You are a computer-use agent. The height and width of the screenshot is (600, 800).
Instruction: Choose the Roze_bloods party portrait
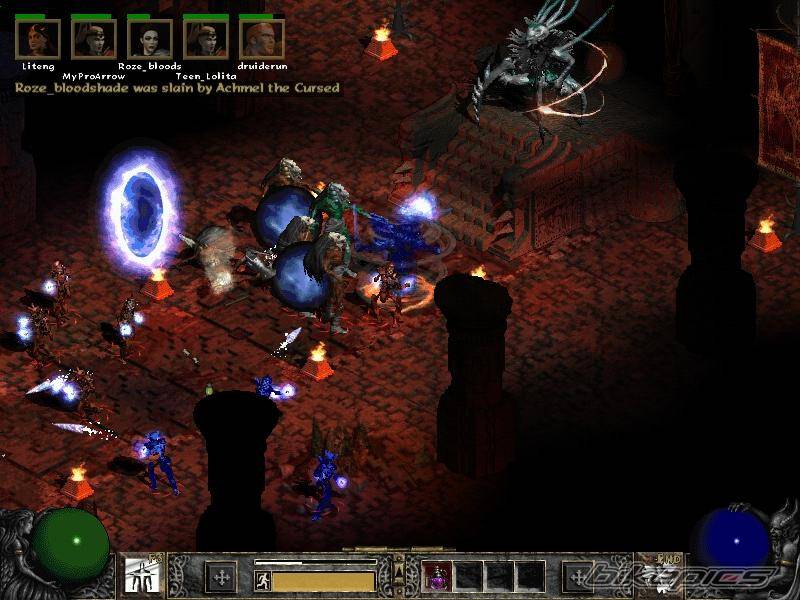point(150,39)
